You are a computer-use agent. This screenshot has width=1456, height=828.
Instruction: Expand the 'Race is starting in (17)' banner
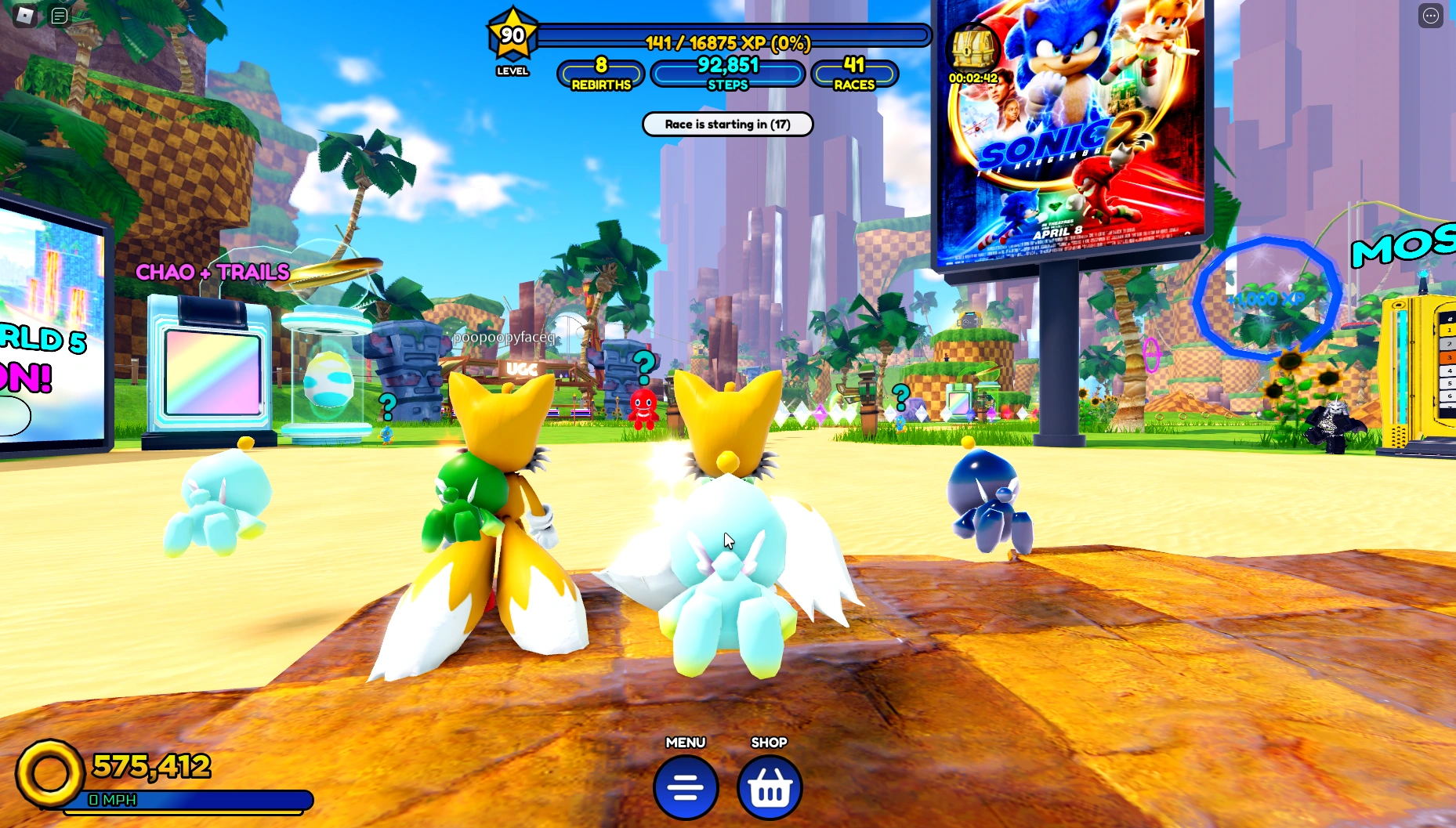pyautogui.click(x=727, y=124)
